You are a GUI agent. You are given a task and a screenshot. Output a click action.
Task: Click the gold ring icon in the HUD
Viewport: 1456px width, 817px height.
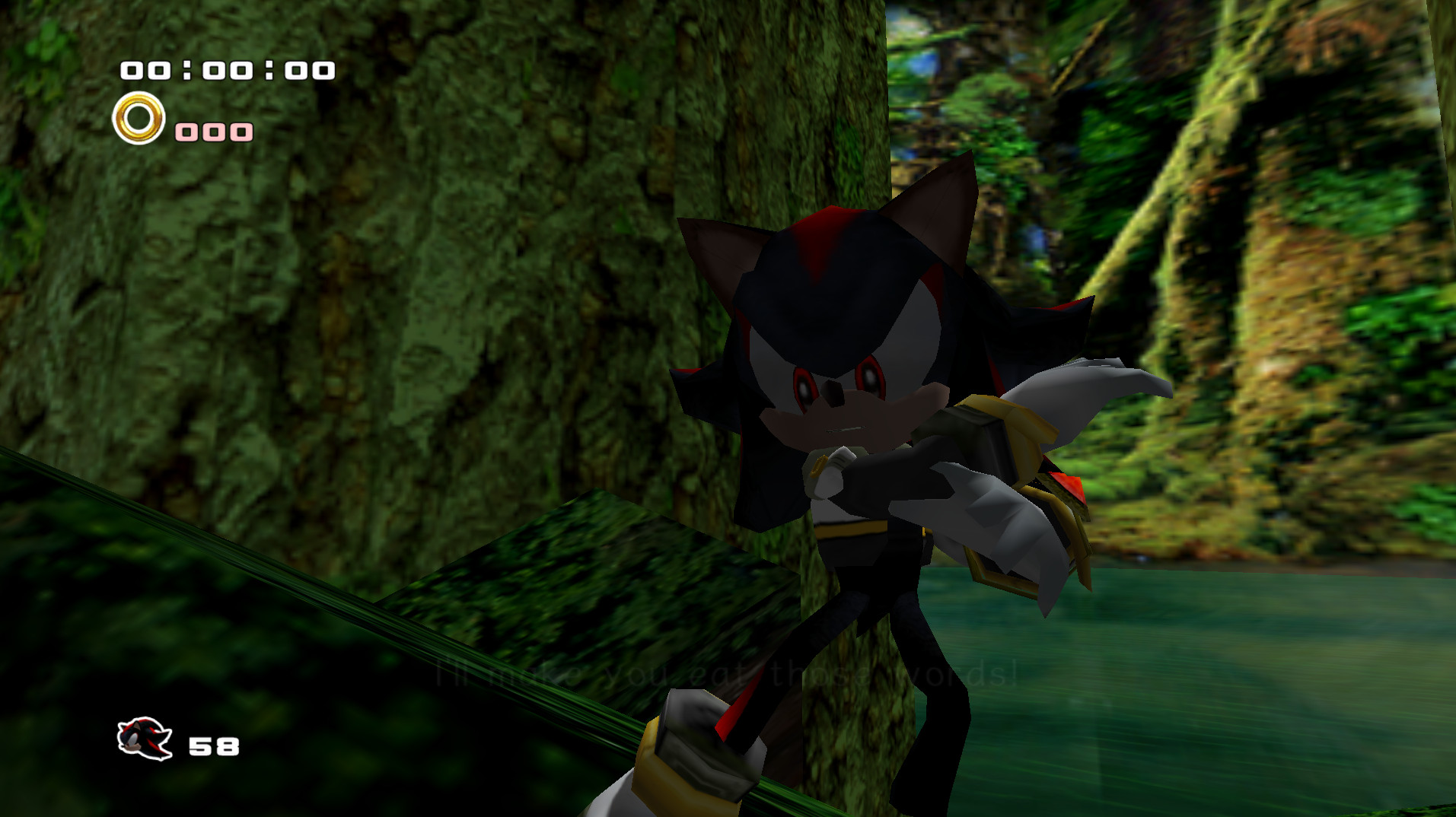coord(139,119)
